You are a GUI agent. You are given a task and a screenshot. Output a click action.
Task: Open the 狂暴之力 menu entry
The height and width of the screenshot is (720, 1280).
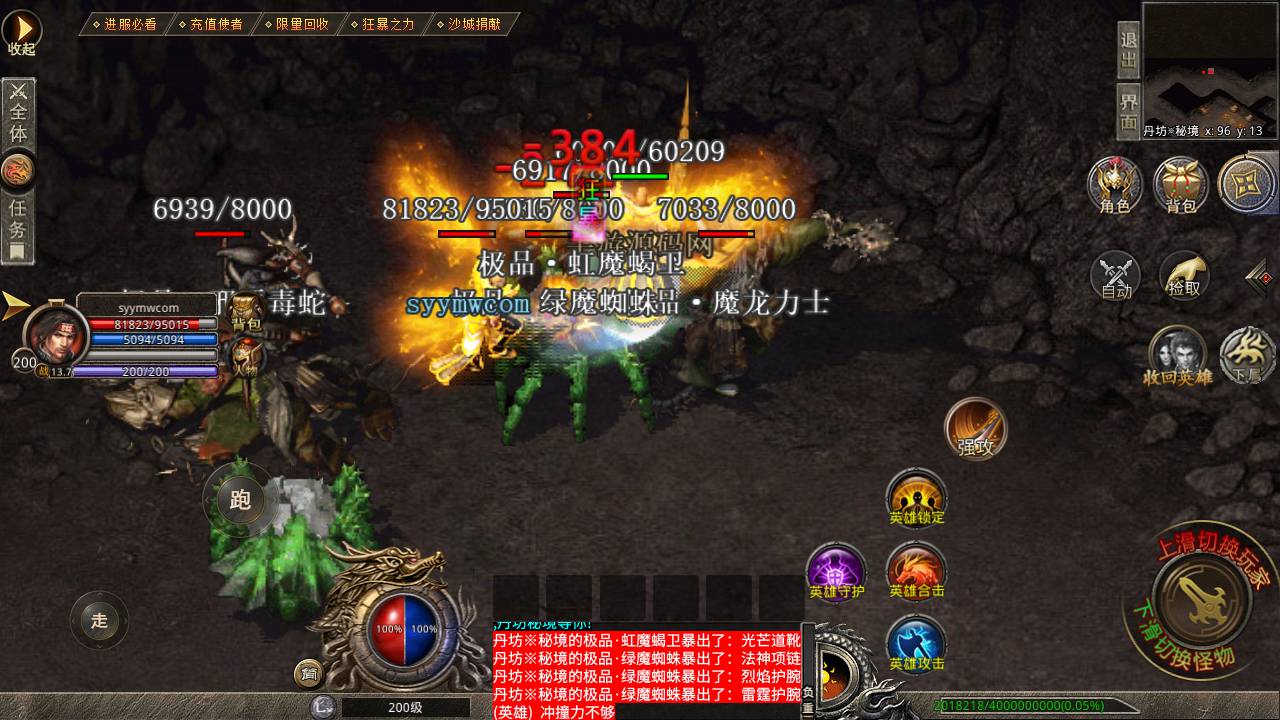pyautogui.click(x=386, y=24)
